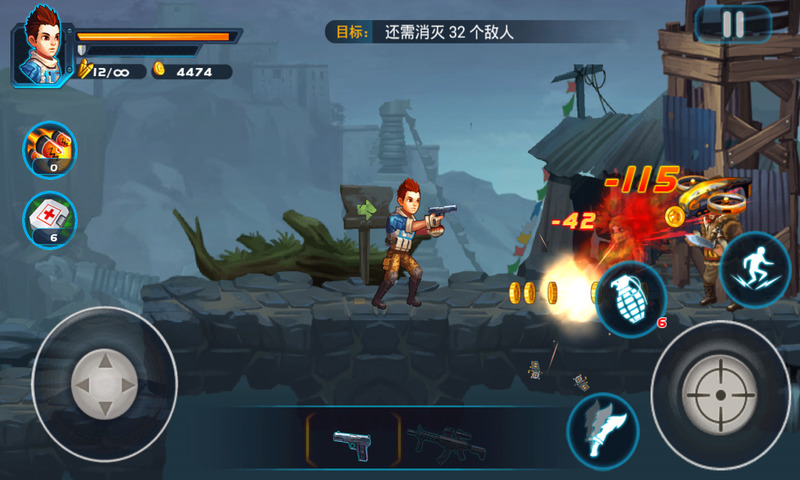Screen dimensions: 800x480
Task: Fire weapon with the crosshair button
Action: (719, 394)
